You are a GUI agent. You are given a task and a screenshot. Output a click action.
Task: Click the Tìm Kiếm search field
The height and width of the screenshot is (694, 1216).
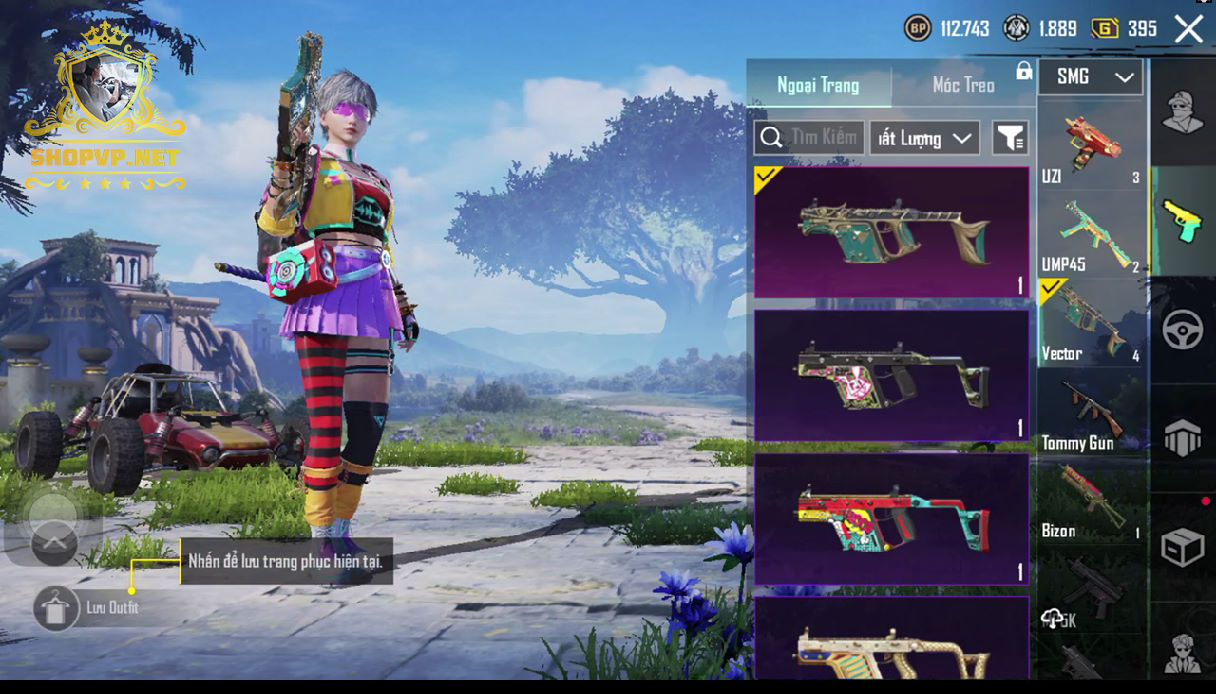[810, 138]
